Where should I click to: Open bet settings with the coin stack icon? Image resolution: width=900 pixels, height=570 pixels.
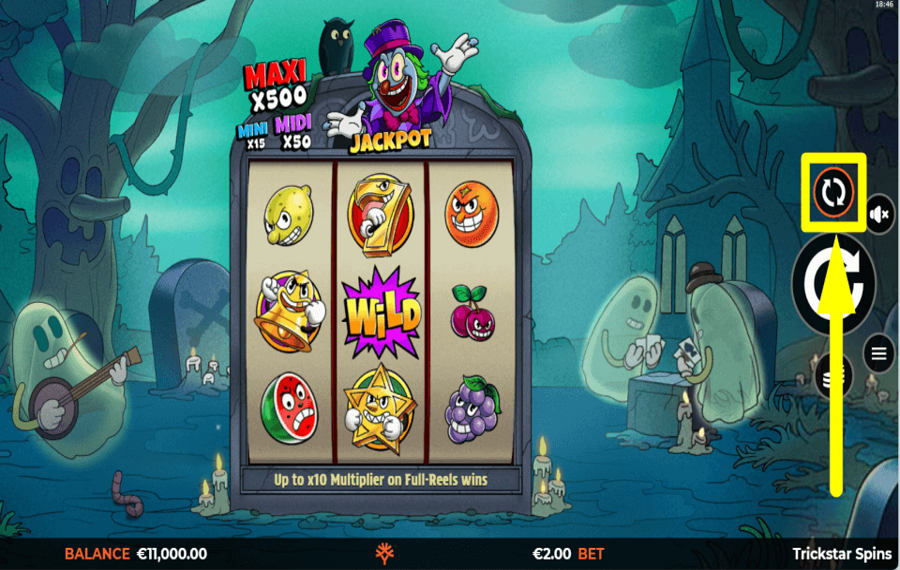coord(828,377)
